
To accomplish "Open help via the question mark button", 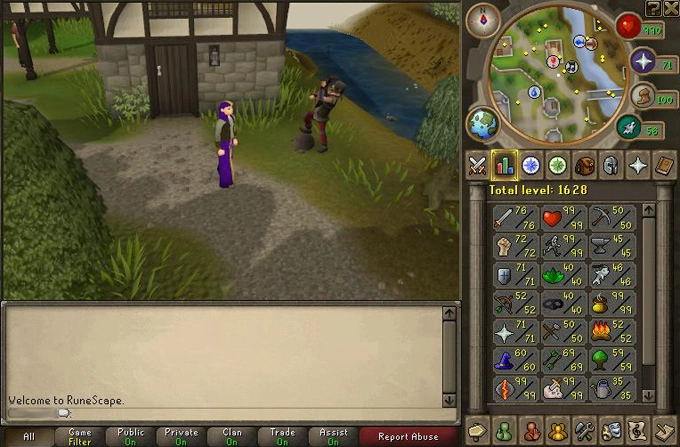I will pos(653,8).
